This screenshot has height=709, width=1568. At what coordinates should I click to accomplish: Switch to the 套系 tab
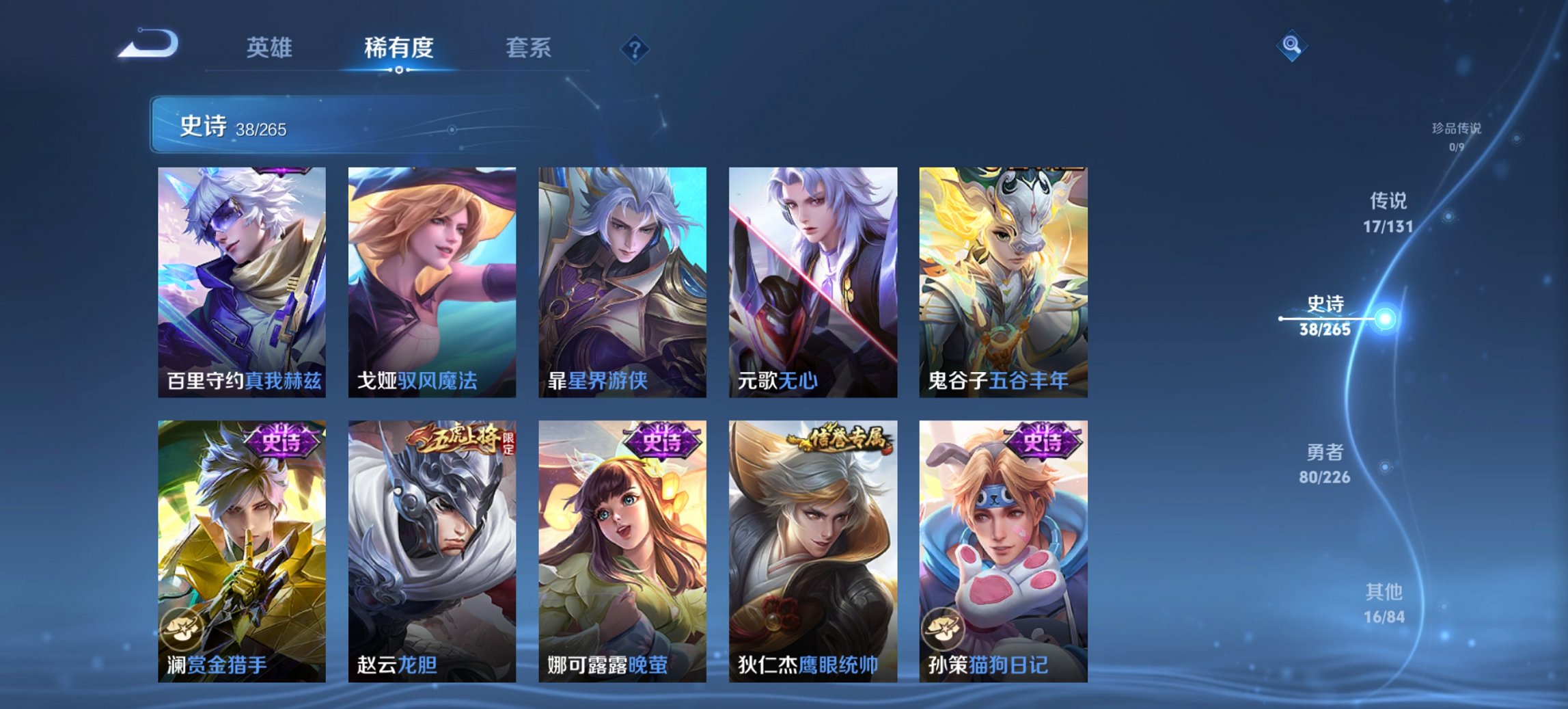[529, 48]
